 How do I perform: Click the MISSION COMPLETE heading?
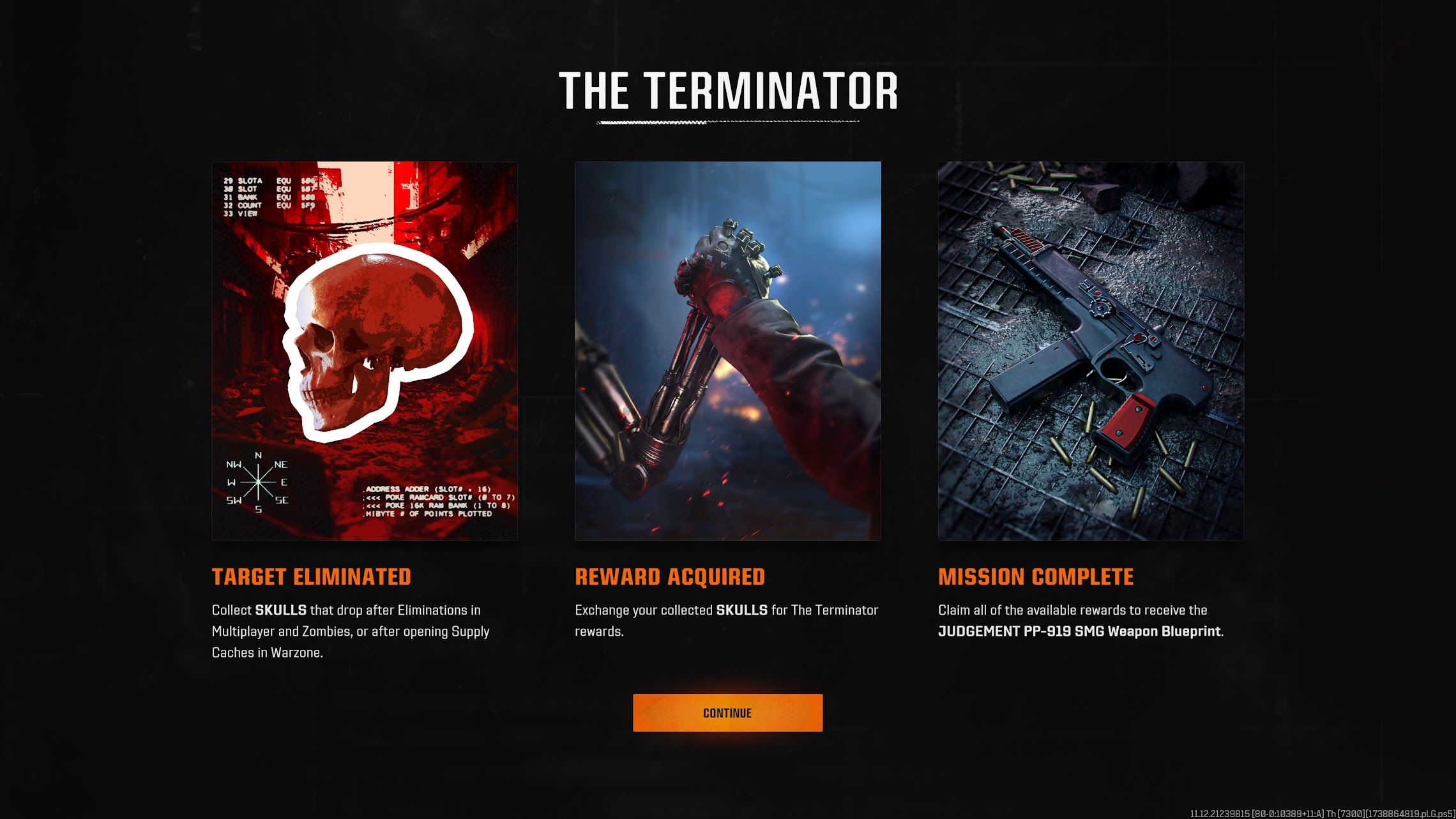coord(1035,576)
